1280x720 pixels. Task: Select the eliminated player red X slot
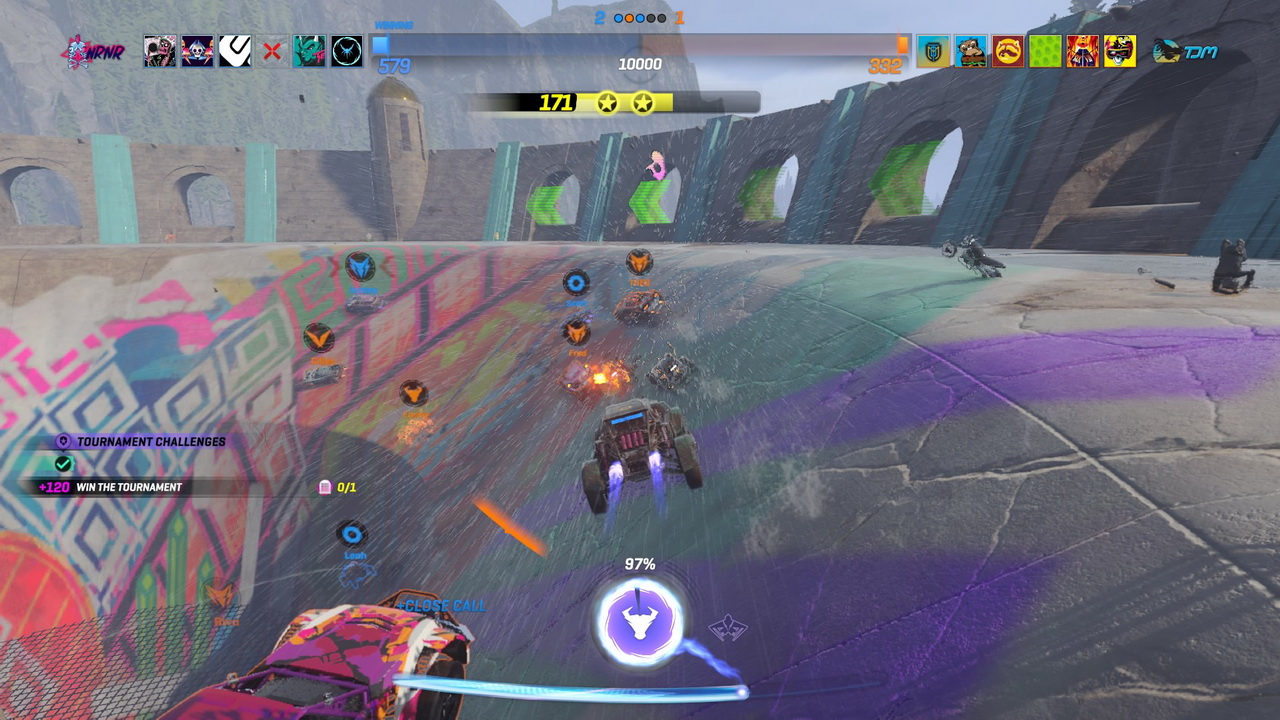[272, 51]
